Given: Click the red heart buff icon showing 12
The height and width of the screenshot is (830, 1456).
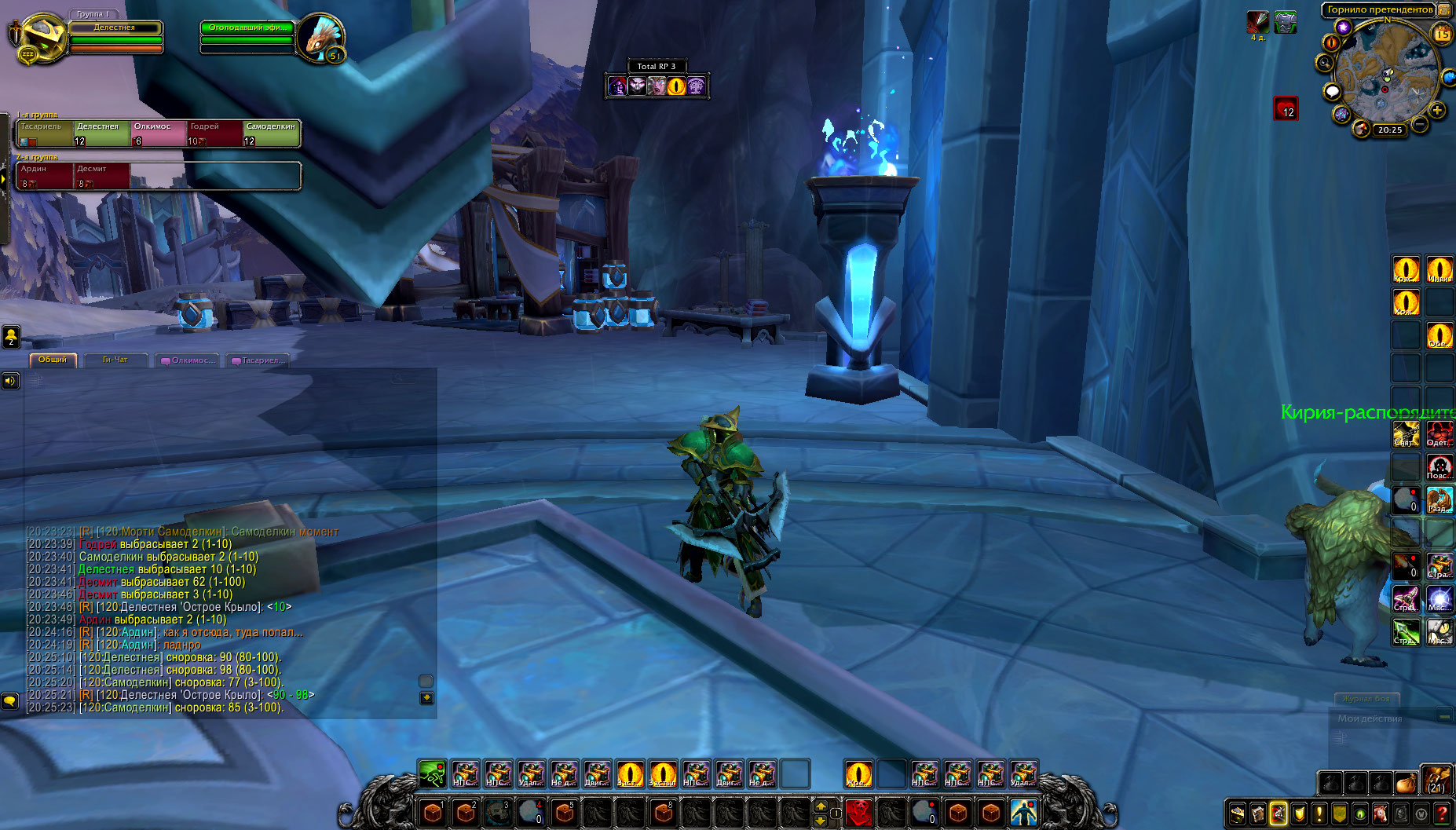Looking at the screenshot, I should pyautogui.click(x=1286, y=108).
